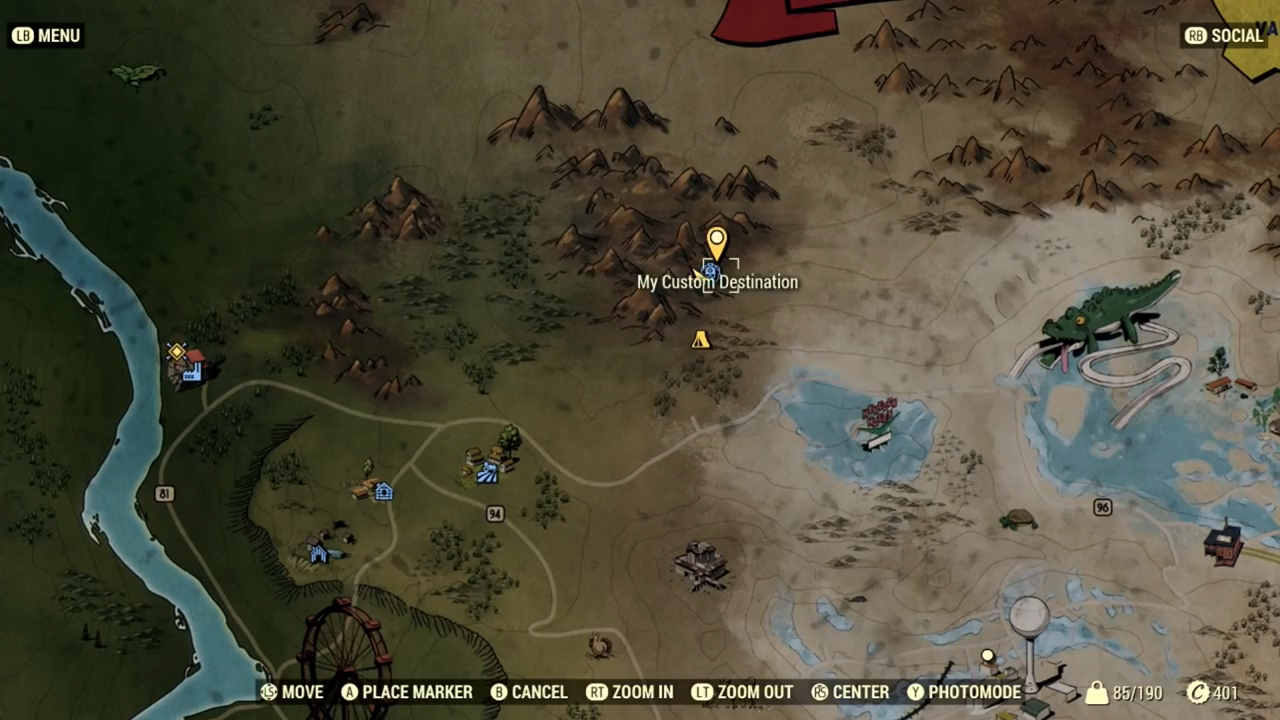1280x720 pixels.
Task: Pick the blue barn house marker
Action: [318, 553]
